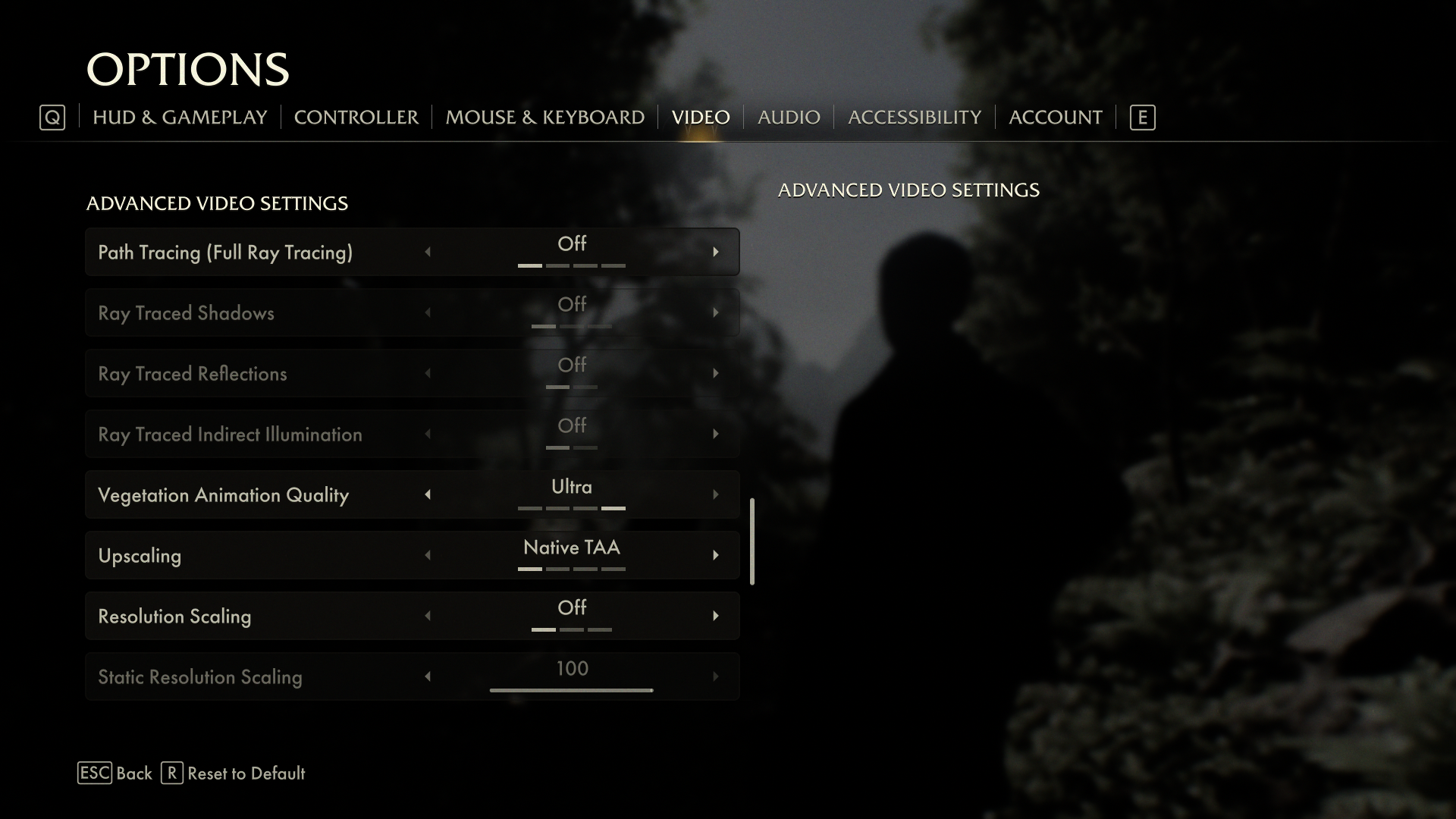Go Back from the options menu
The height and width of the screenshot is (819, 1456).
[x=115, y=773]
